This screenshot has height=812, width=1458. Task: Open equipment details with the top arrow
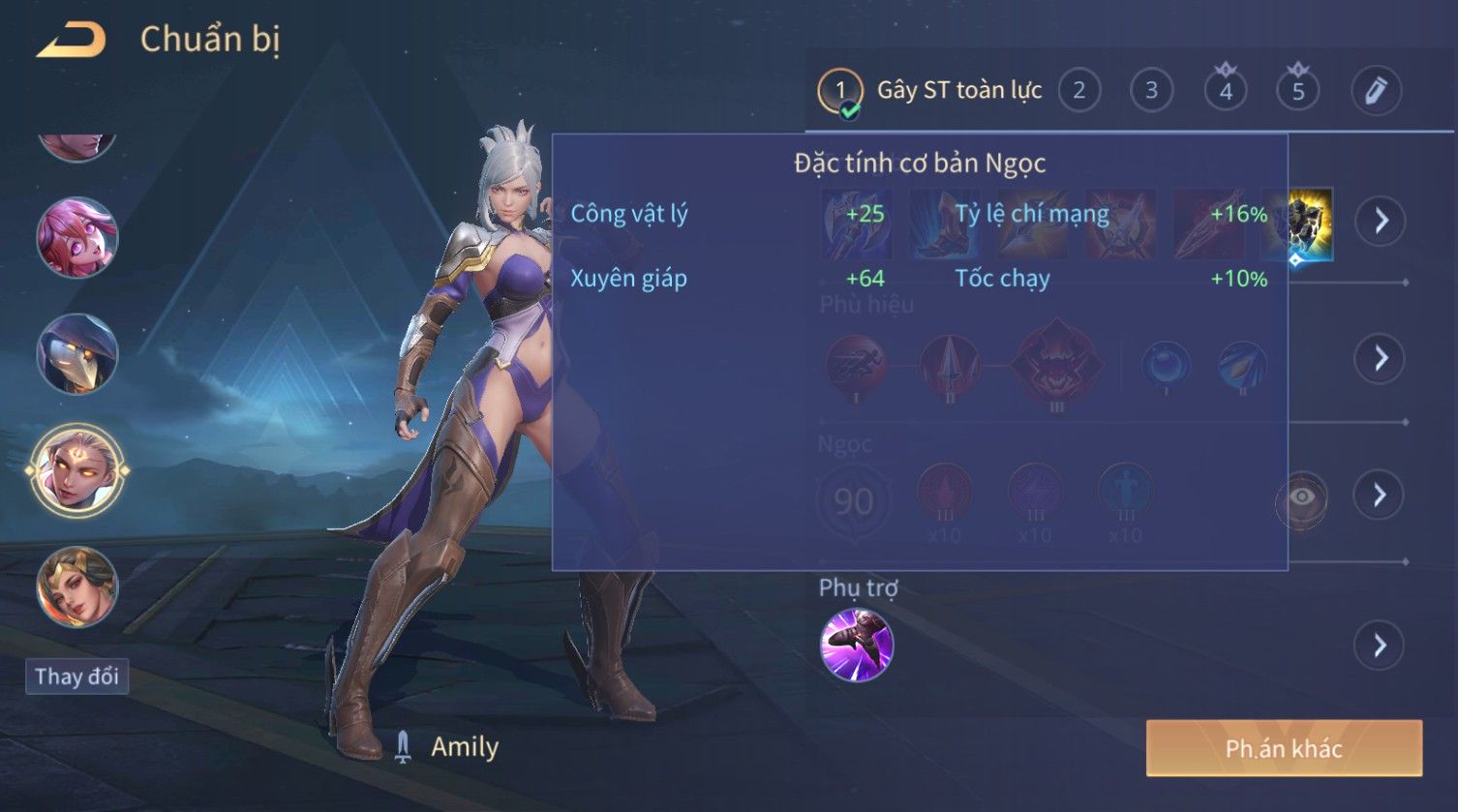point(1380,222)
